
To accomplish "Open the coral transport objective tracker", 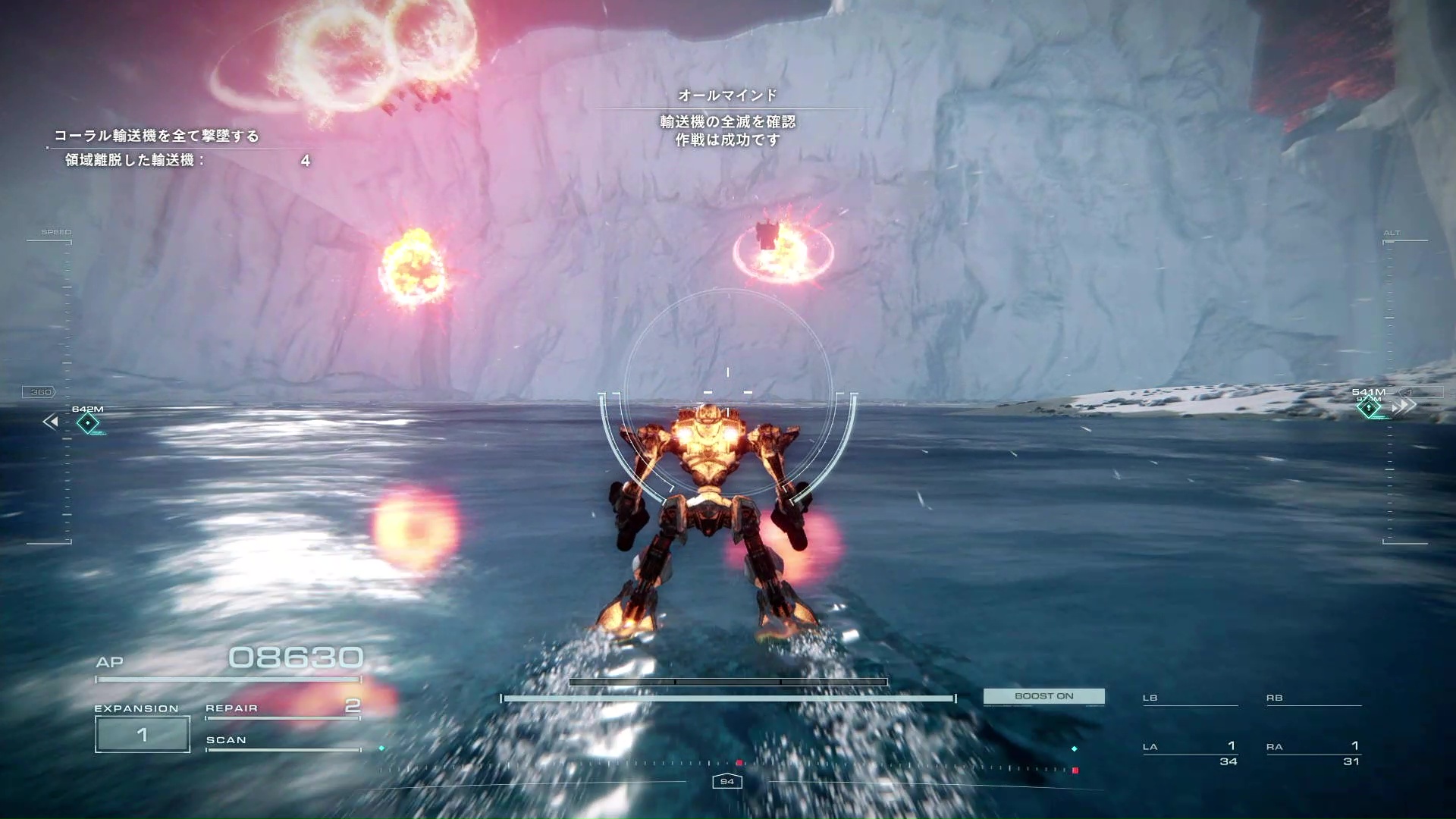I will 157,136.
